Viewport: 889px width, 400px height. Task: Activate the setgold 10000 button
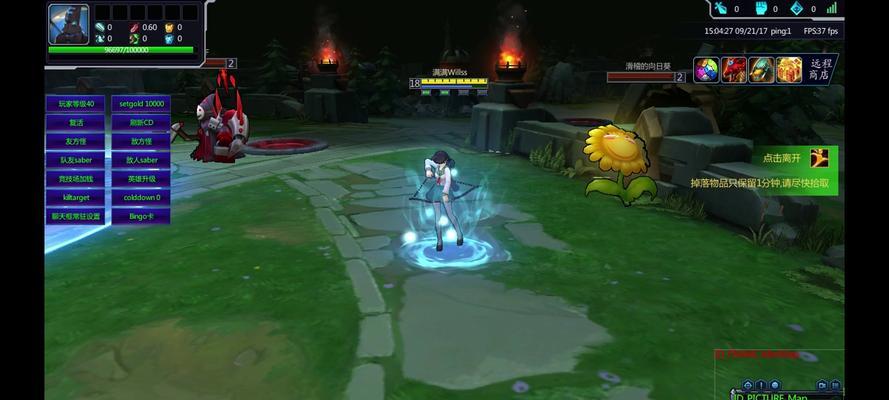(x=141, y=103)
